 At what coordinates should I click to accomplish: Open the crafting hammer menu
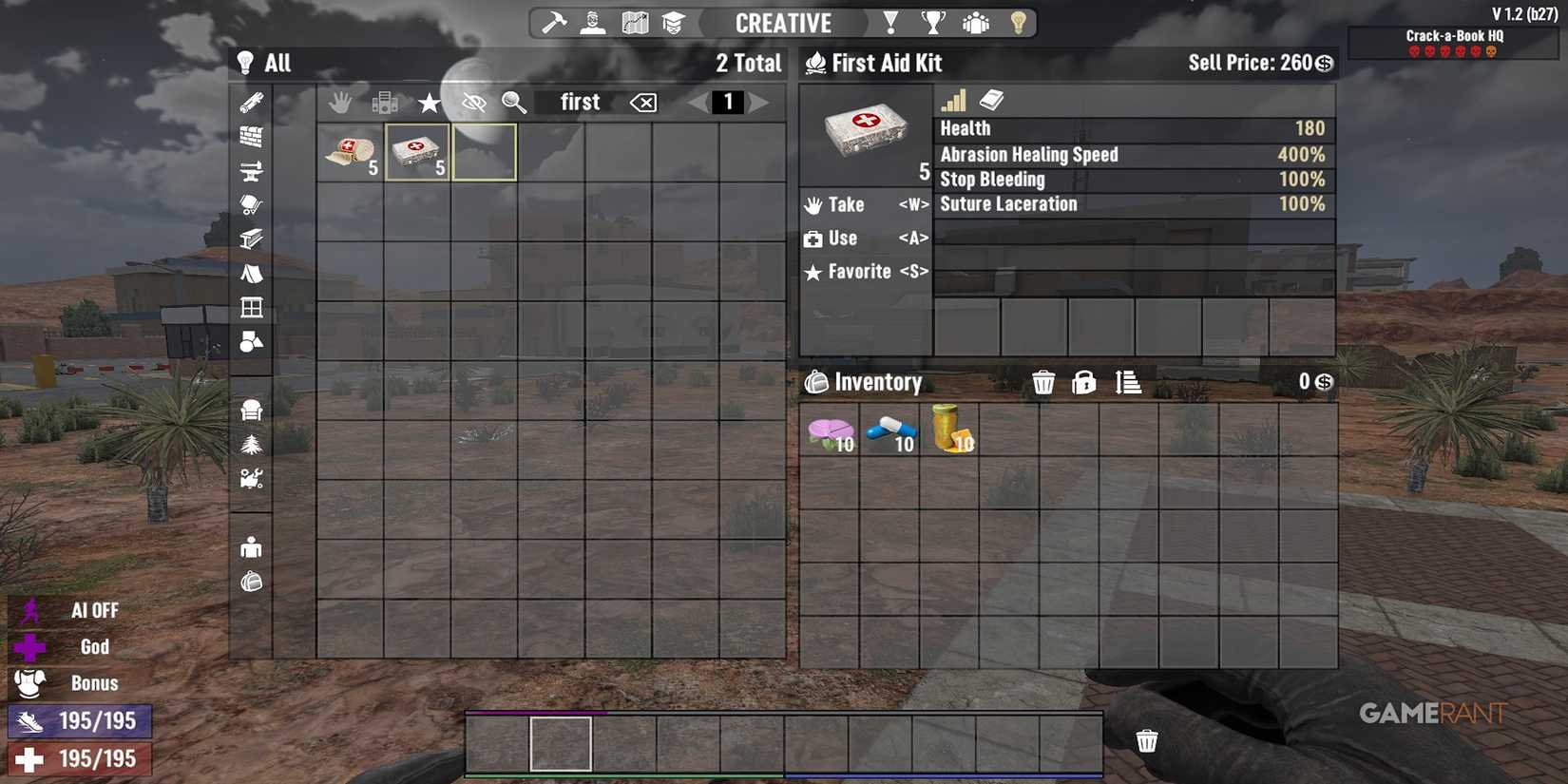(x=551, y=22)
